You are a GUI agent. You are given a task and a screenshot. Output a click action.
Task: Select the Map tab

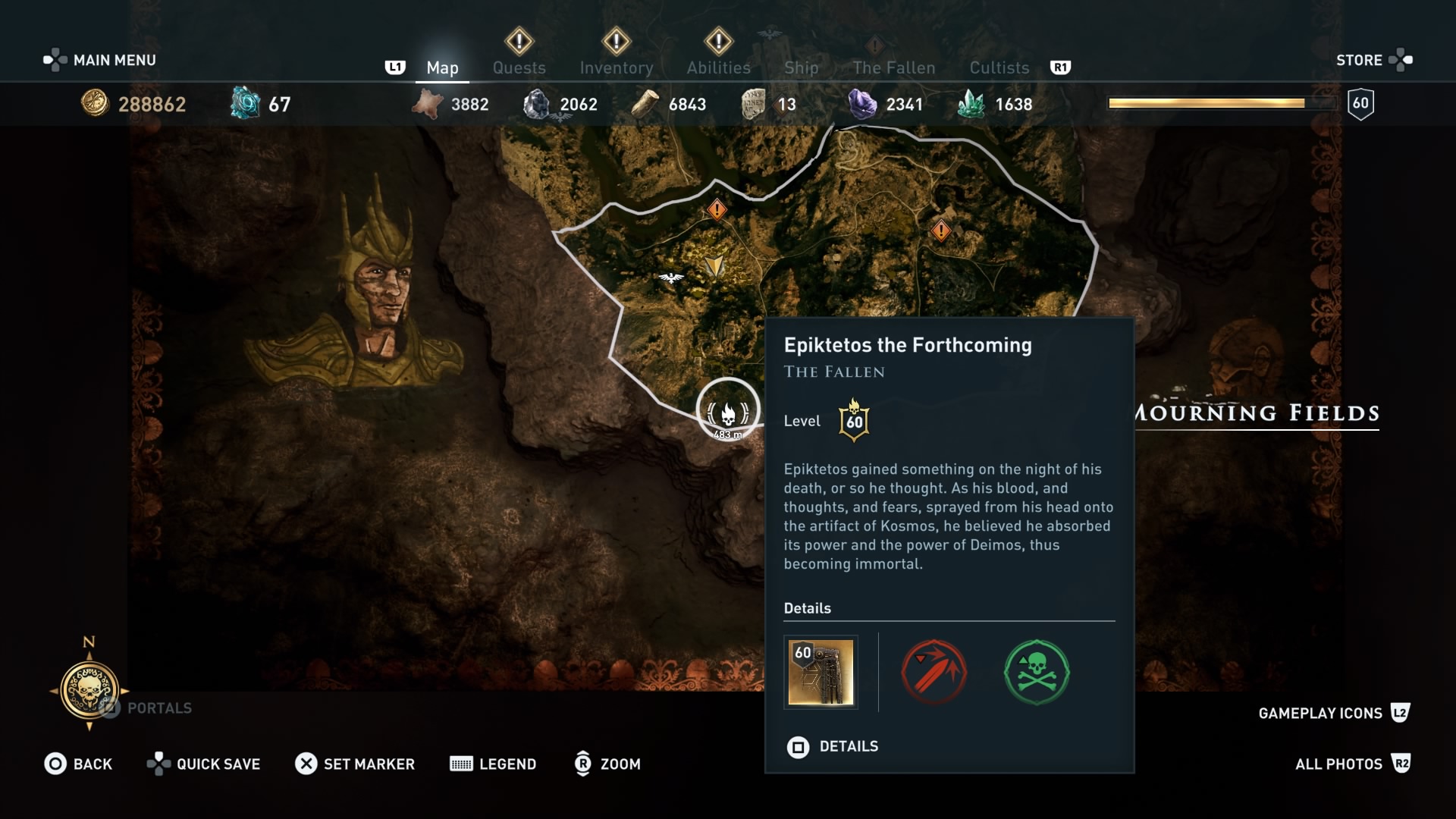tap(442, 67)
